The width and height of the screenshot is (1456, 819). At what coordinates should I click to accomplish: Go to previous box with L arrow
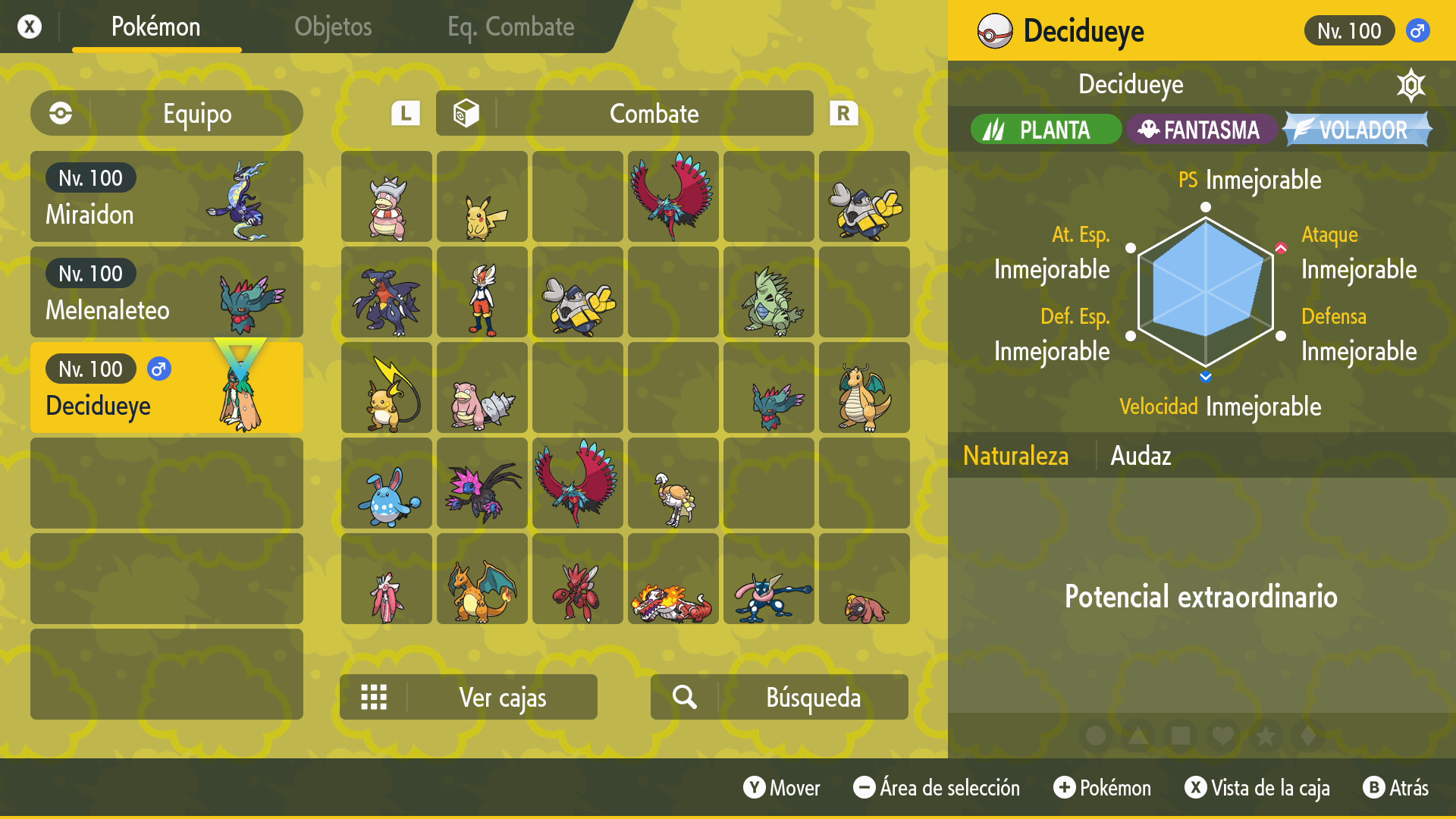coord(406,114)
